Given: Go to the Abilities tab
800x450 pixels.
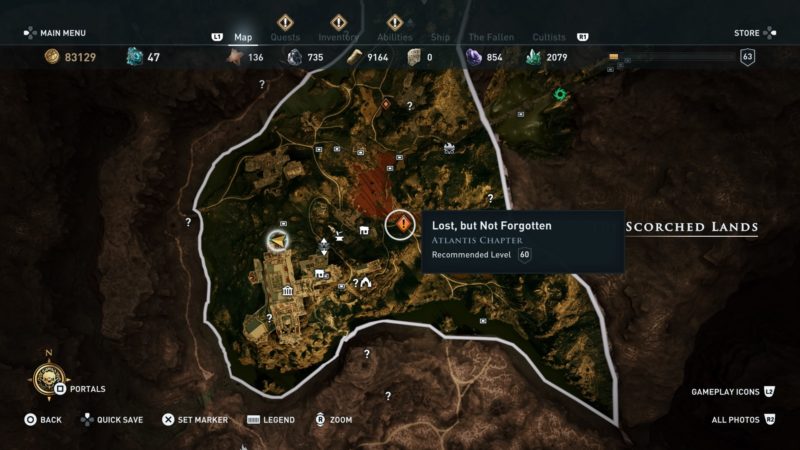Looking at the screenshot, I should 394,37.
